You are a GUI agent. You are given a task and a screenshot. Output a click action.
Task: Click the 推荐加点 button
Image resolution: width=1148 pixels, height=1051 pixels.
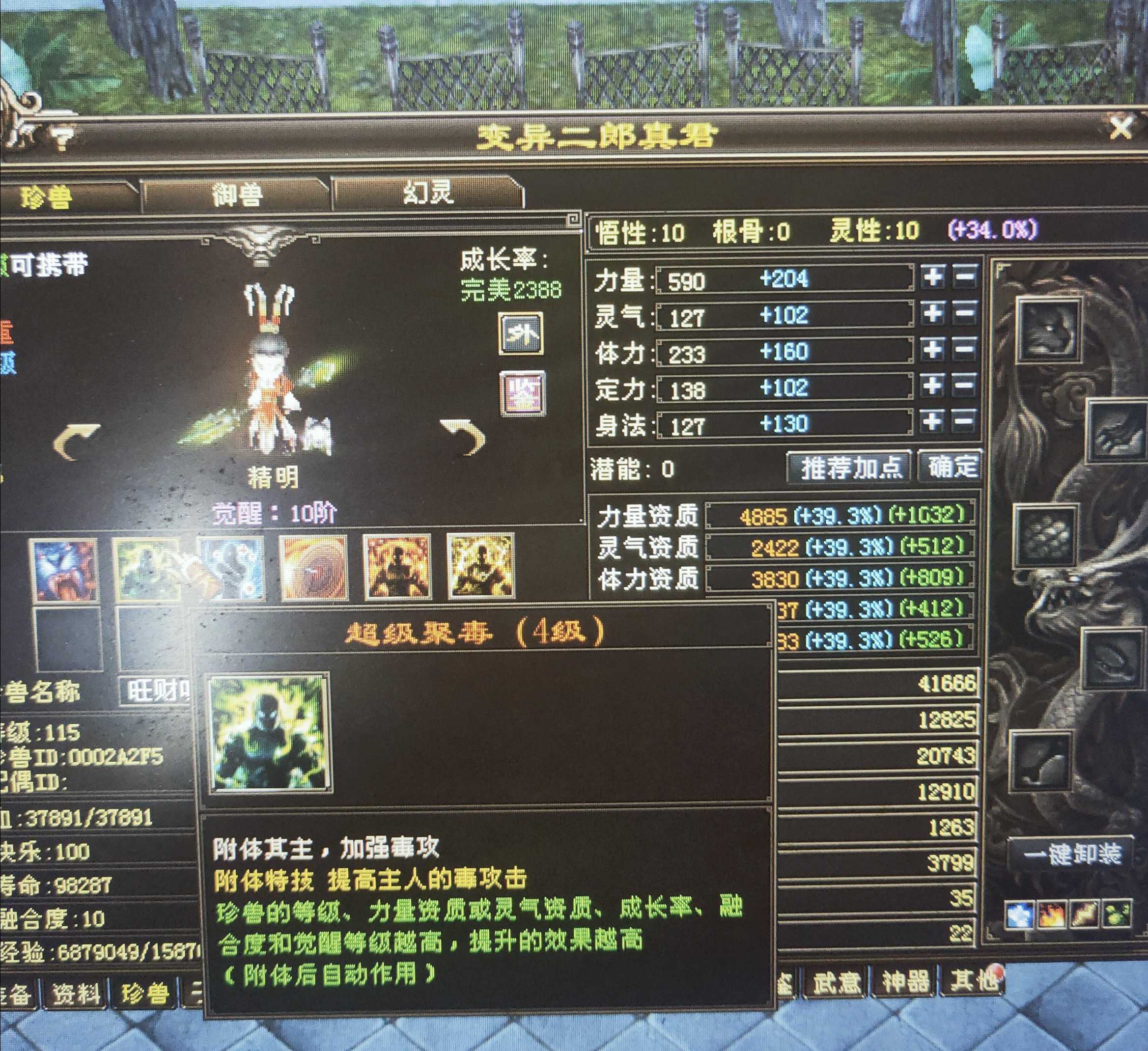click(851, 468)
